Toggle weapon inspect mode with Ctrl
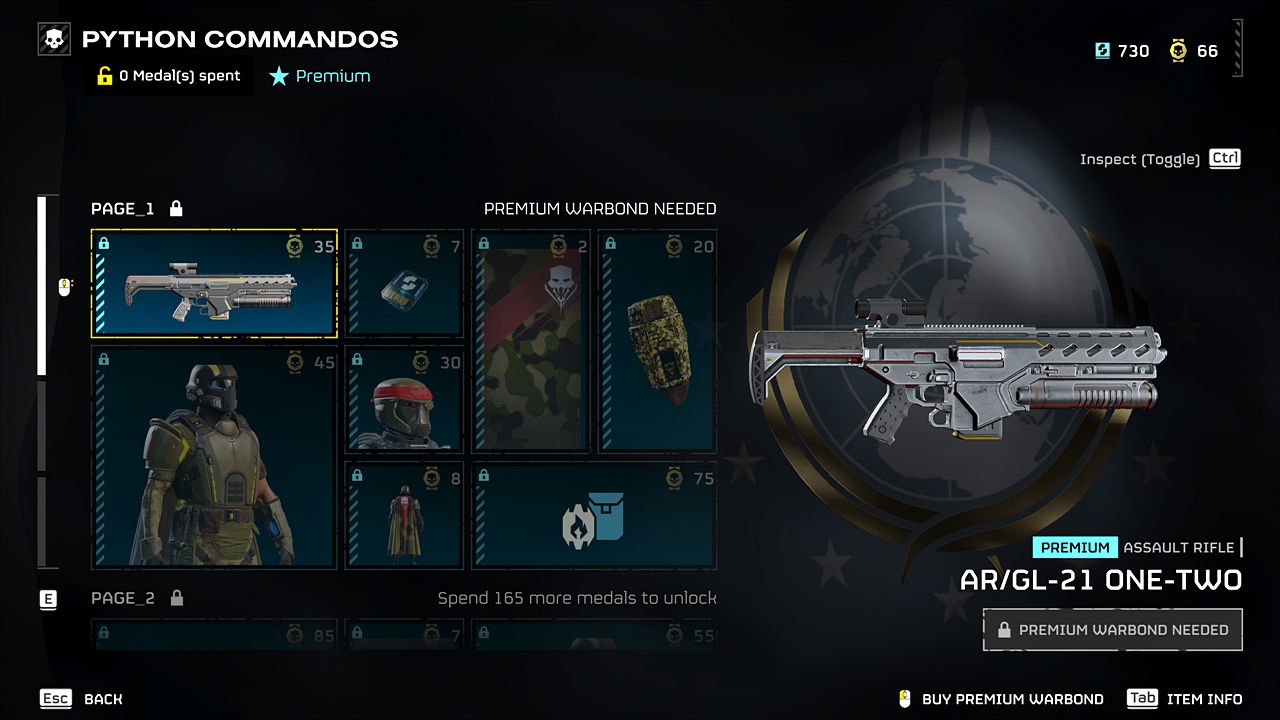Screen dimensions: 1280x720 click(x=1223, y=158)
